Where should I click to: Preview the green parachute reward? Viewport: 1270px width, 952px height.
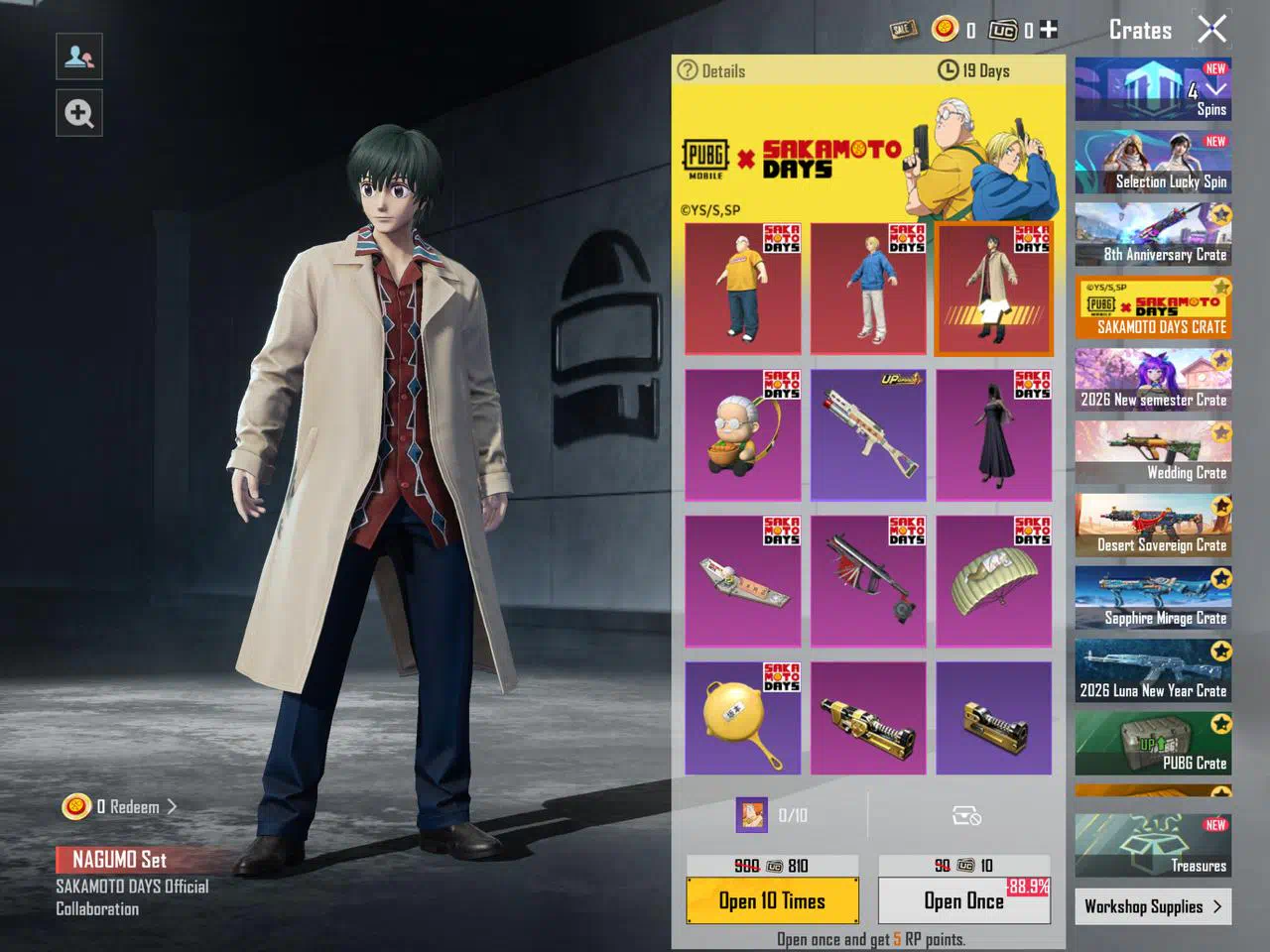pyautogui.click(x=993, y=580)
